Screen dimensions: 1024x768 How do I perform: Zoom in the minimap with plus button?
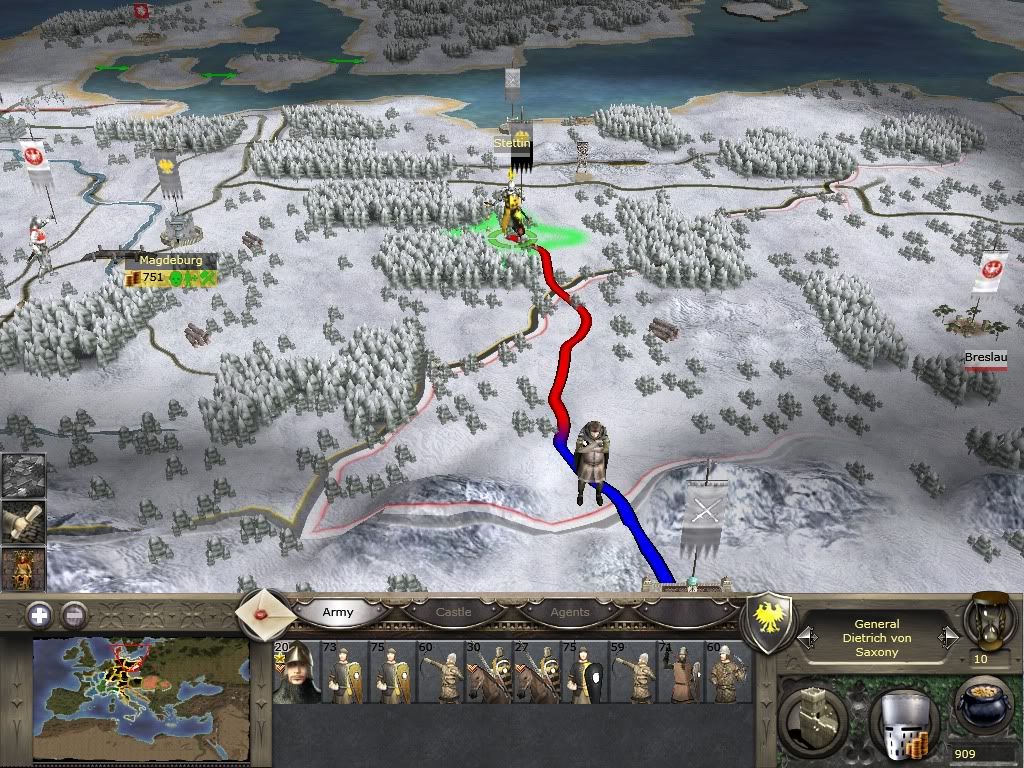39,616
